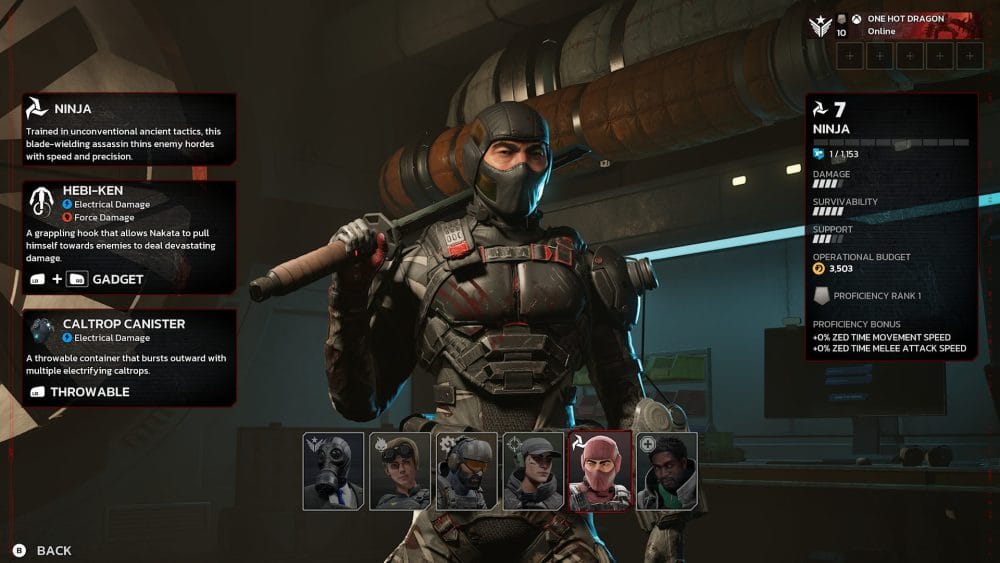Choose the Firebug character with goggles
This screenshot has height=563, width=1000.
tap(400, 471)
